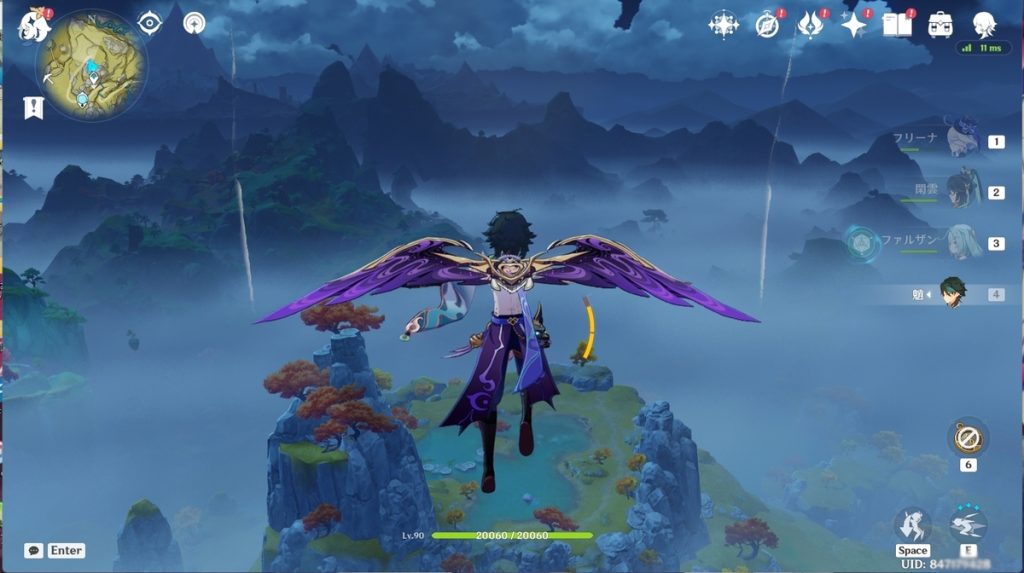Switch to party member フリーナ

962,140
